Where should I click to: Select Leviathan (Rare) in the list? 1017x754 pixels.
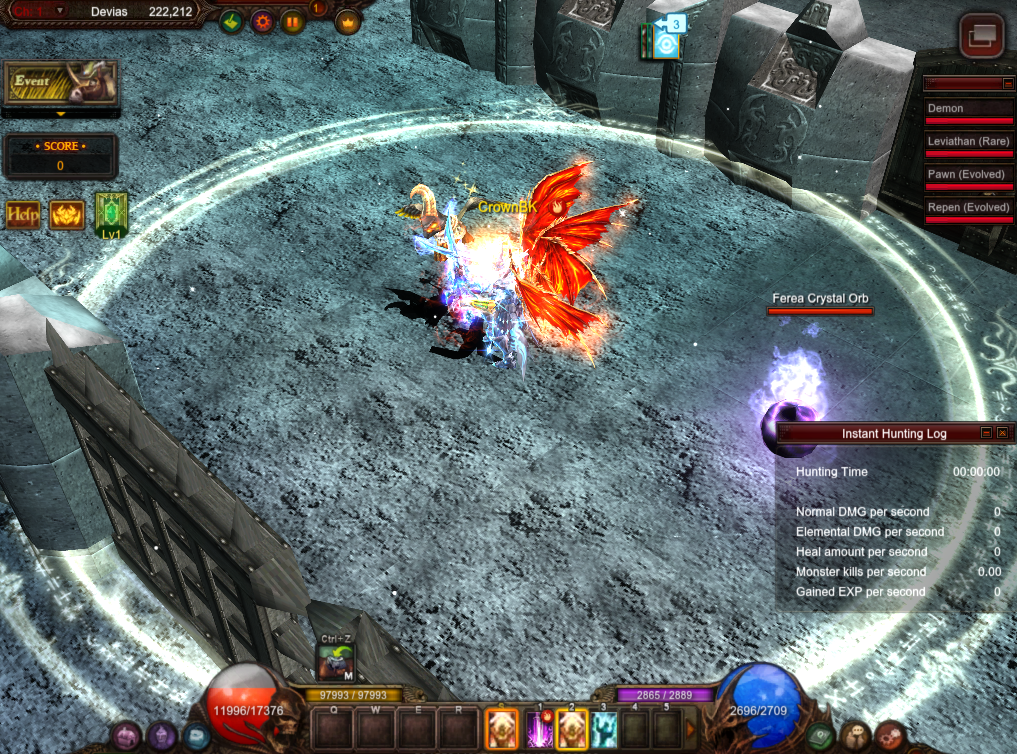coord(968,141)
